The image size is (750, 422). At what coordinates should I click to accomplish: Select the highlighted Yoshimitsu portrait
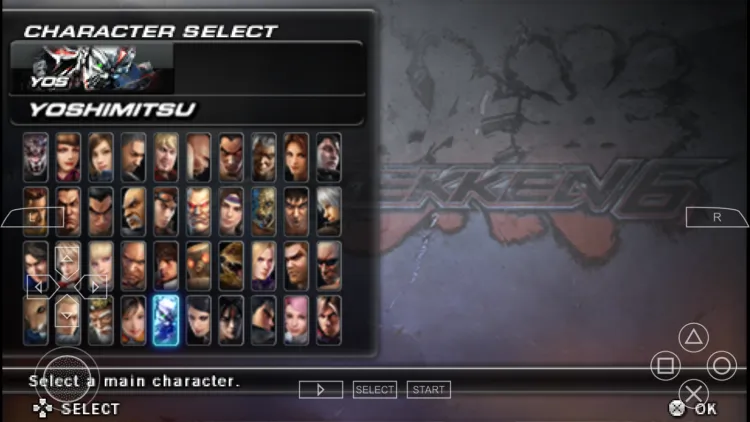click(x=166, y=320)
